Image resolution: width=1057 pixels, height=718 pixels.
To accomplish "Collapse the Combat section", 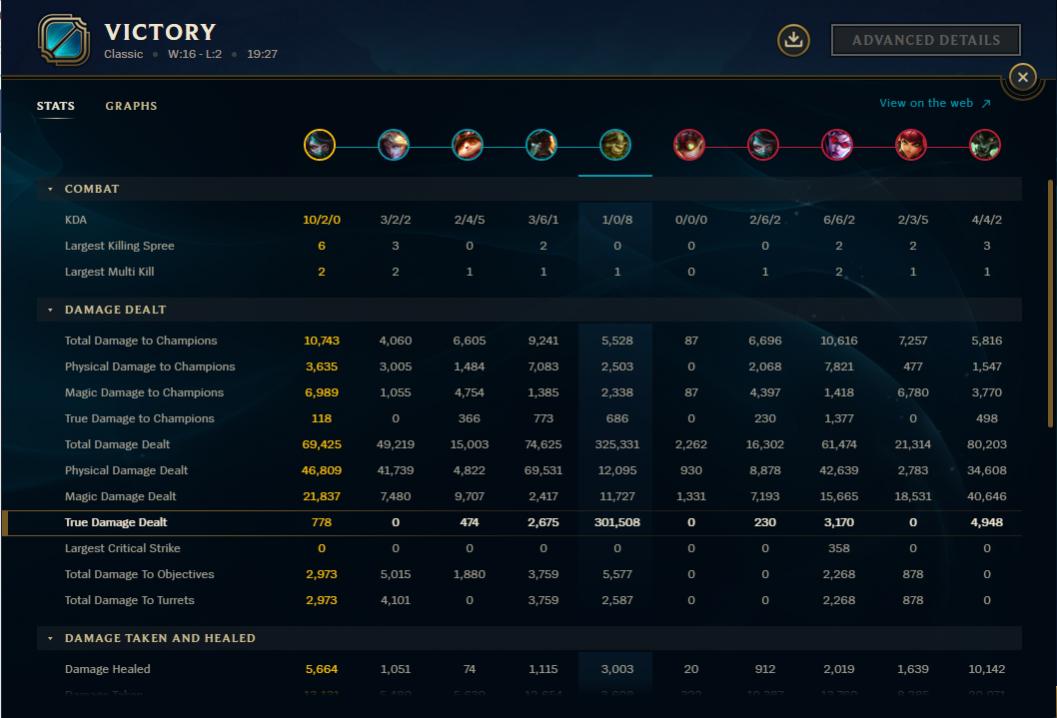I will (x=51, y=189).
